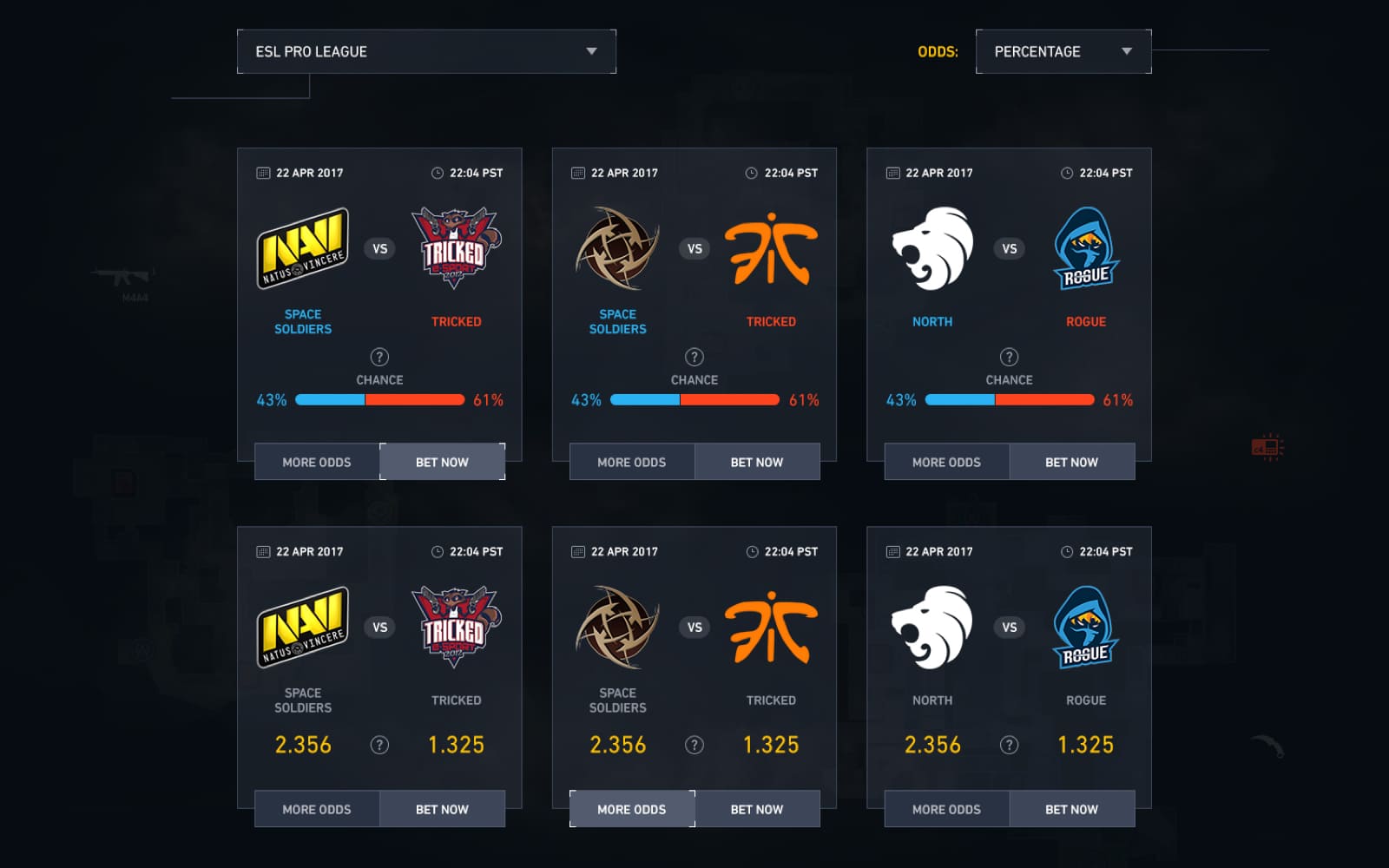Click the help icon between NaVi card's decimal odds
This screenshot has height=868, width=1389.
click(x=379, y=745)
